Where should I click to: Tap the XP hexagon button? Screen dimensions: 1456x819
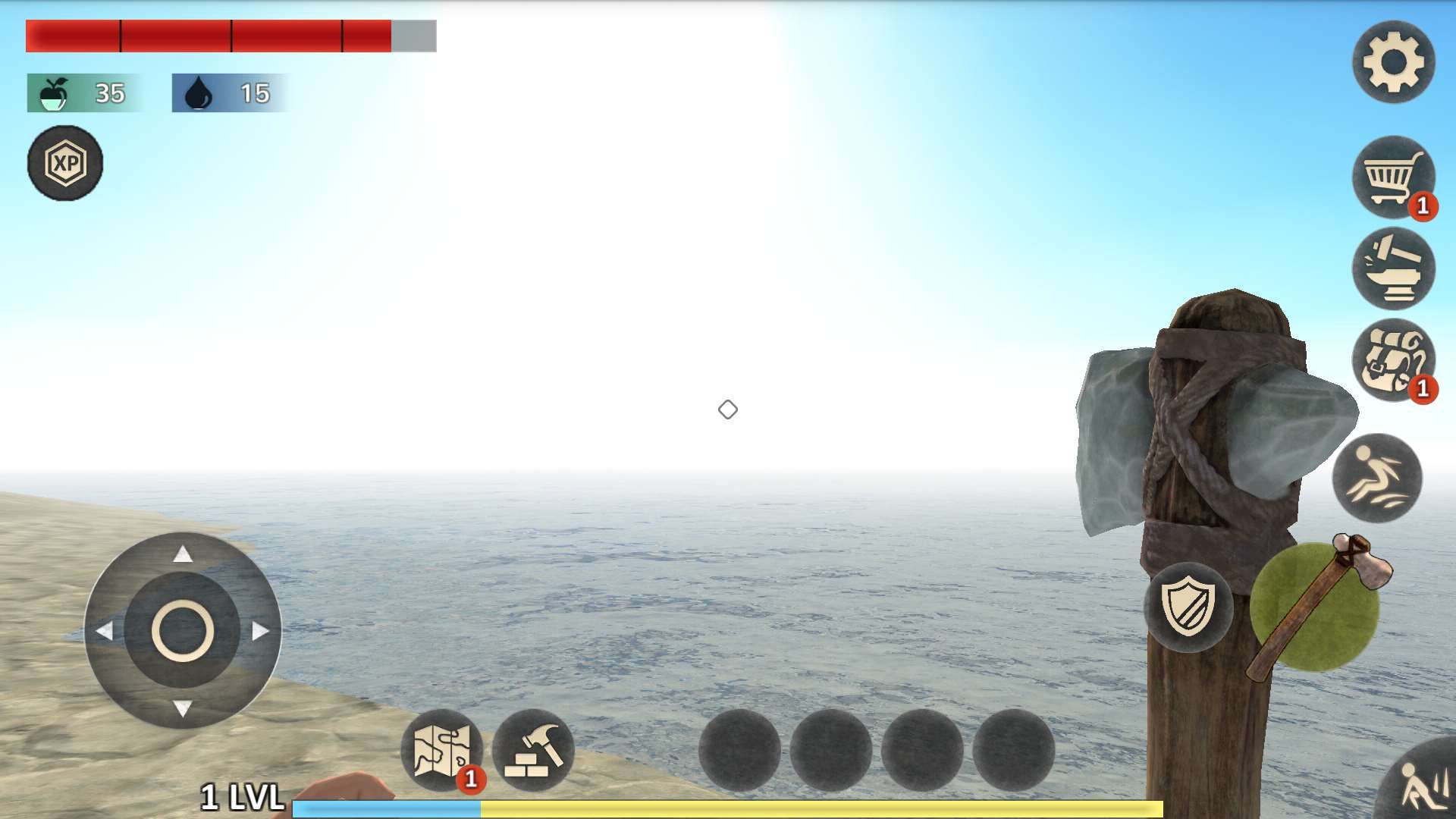coord(65,163)
